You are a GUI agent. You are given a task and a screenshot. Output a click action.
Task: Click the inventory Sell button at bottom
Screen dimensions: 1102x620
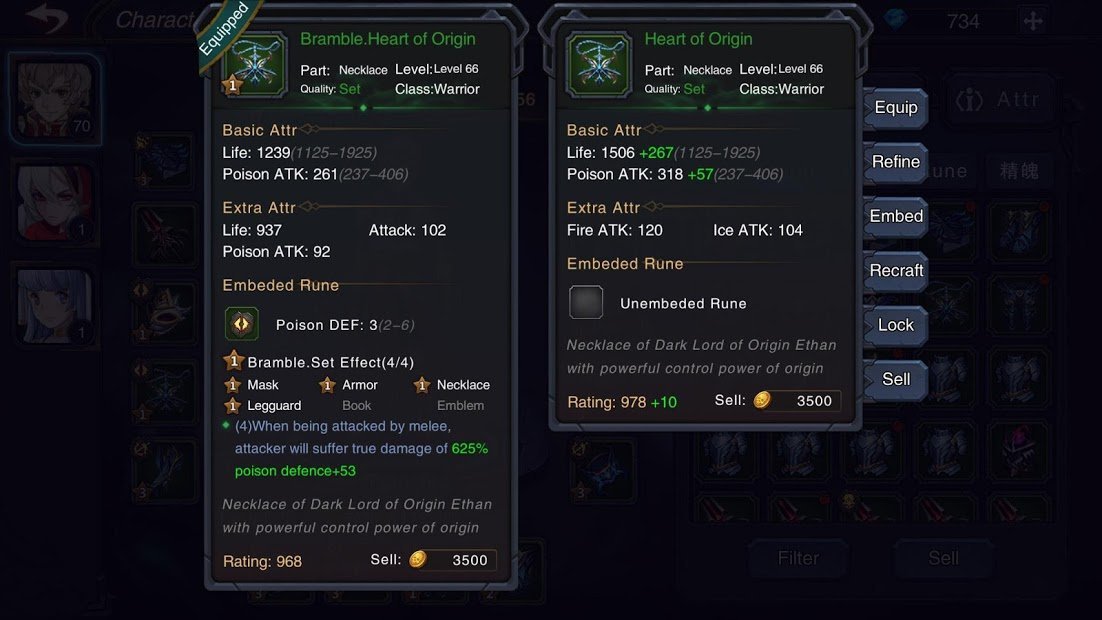[x=942, y=558]
